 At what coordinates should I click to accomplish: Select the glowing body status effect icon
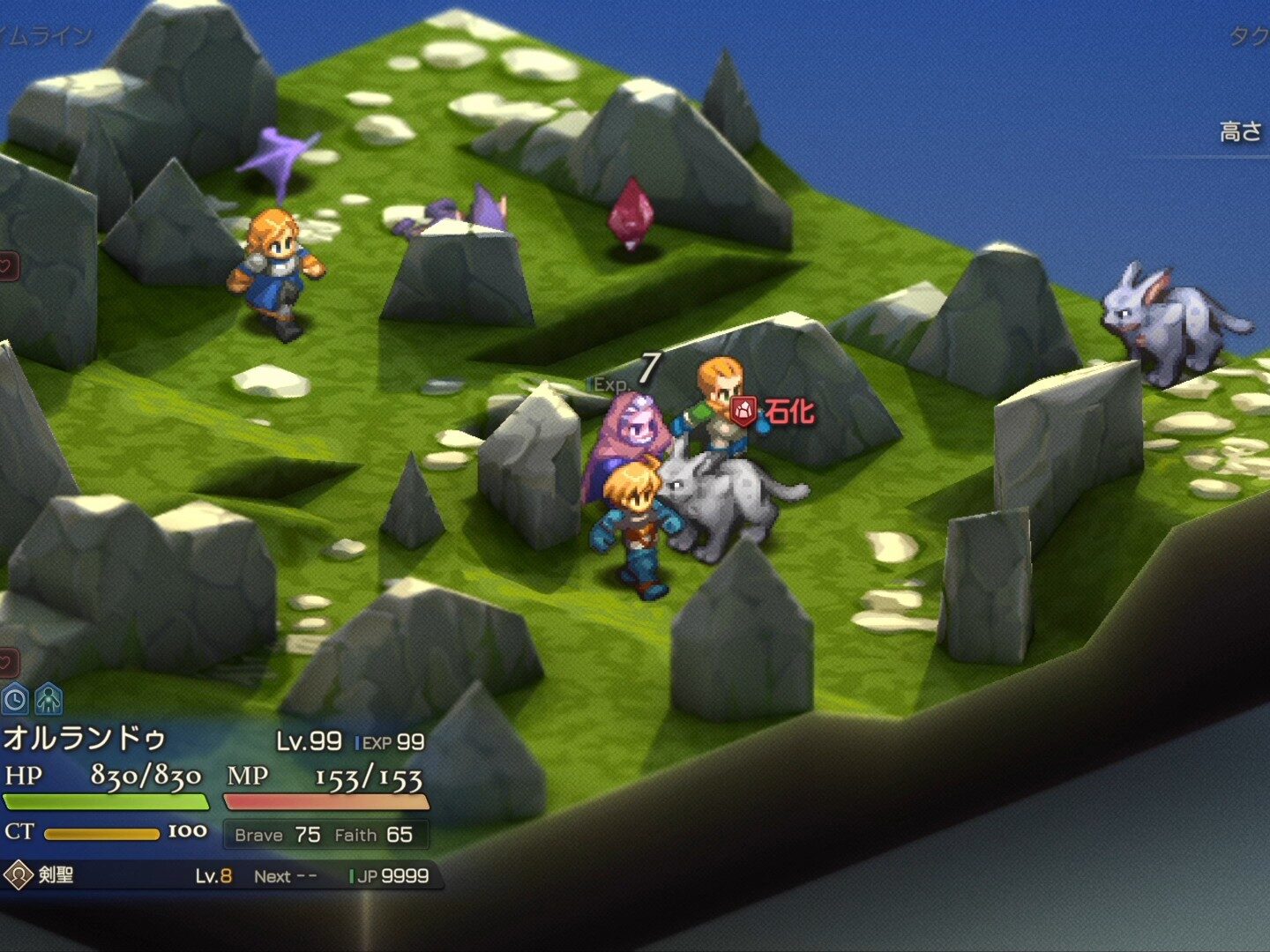48,700
